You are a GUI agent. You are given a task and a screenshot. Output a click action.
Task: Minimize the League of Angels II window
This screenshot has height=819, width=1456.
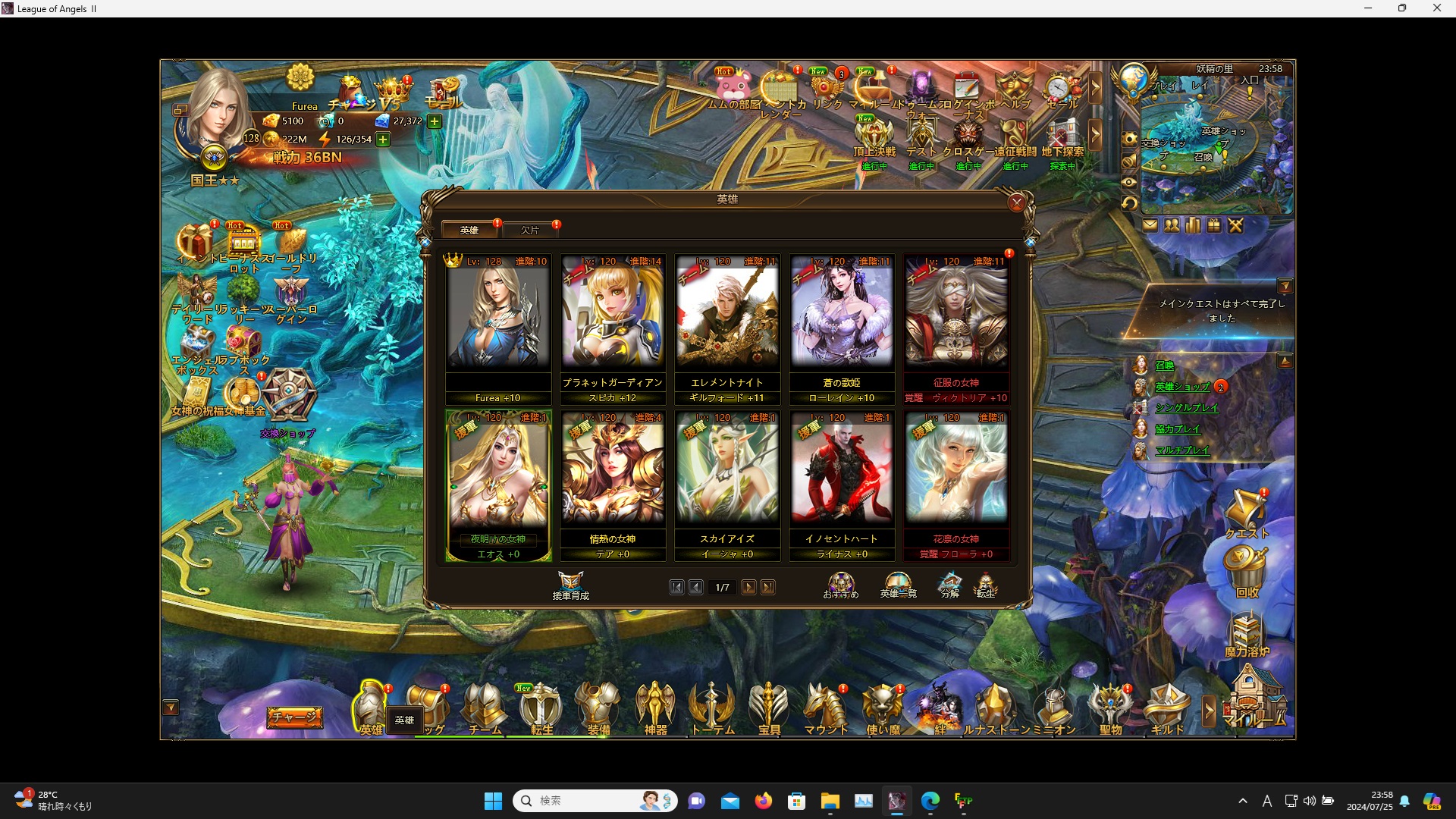(x=1368, y=8)
